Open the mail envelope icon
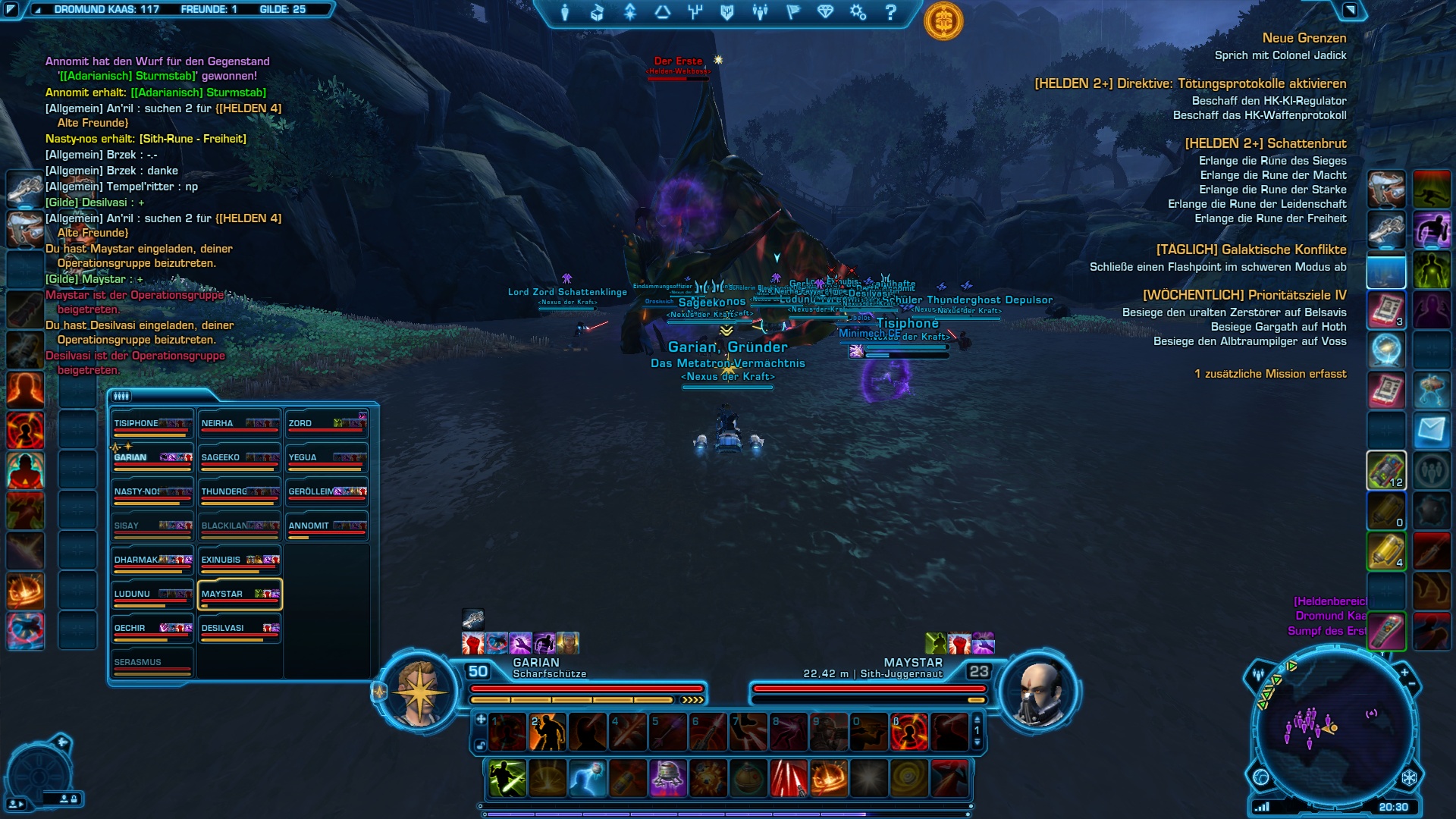This screenshot has height=819, width=1456. click(x=1431, y=431)
